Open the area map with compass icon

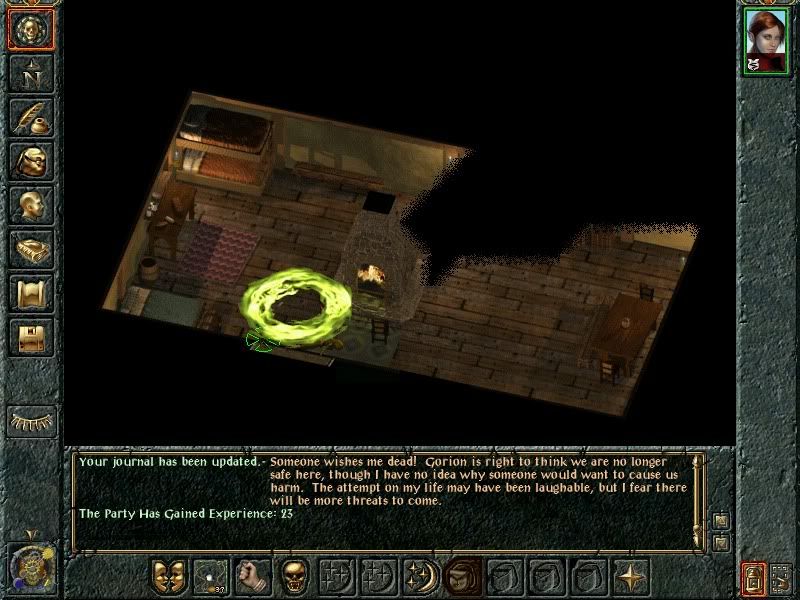(30, 72)
